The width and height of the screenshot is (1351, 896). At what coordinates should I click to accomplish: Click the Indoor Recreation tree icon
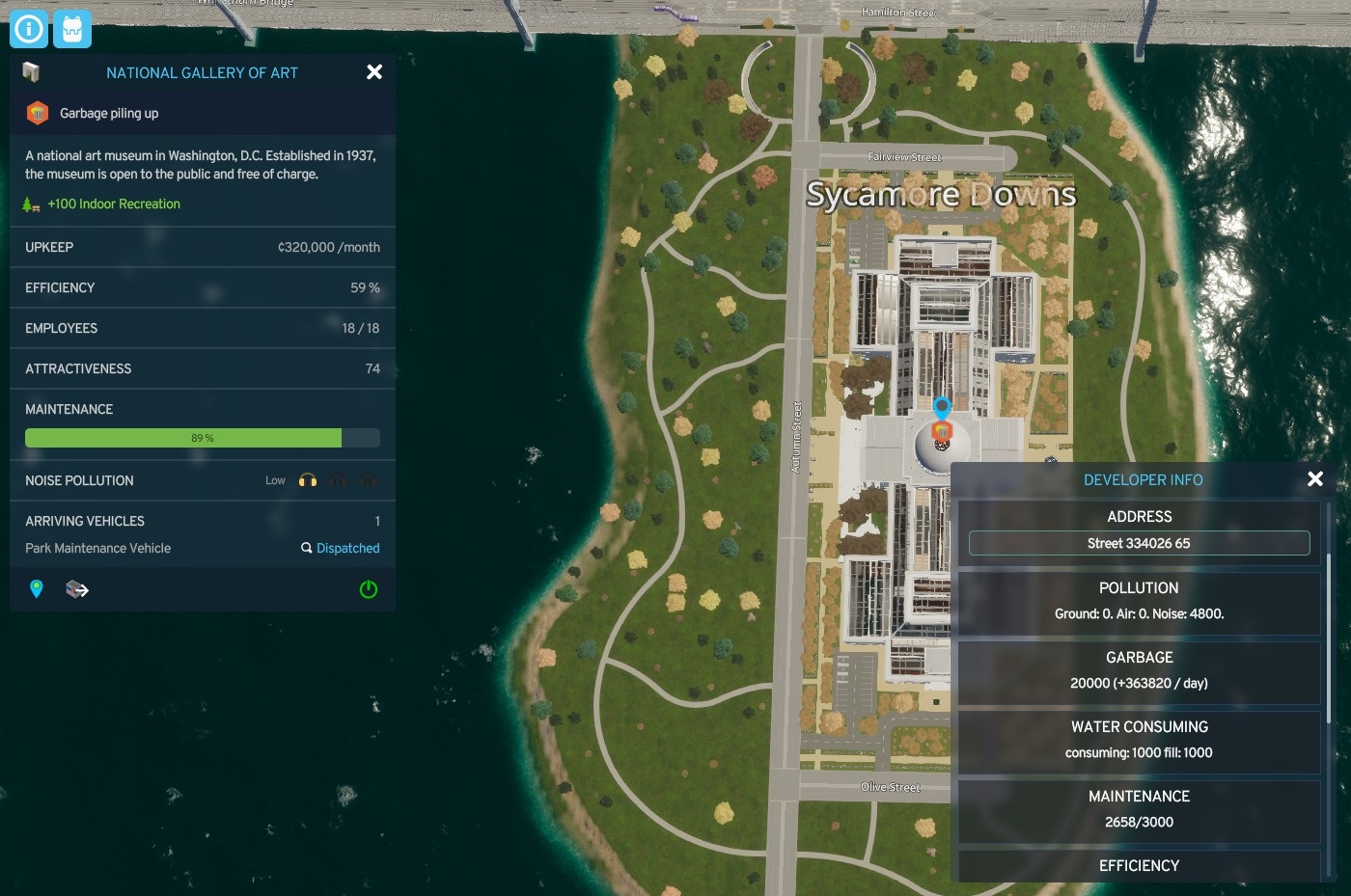point(32,204)
